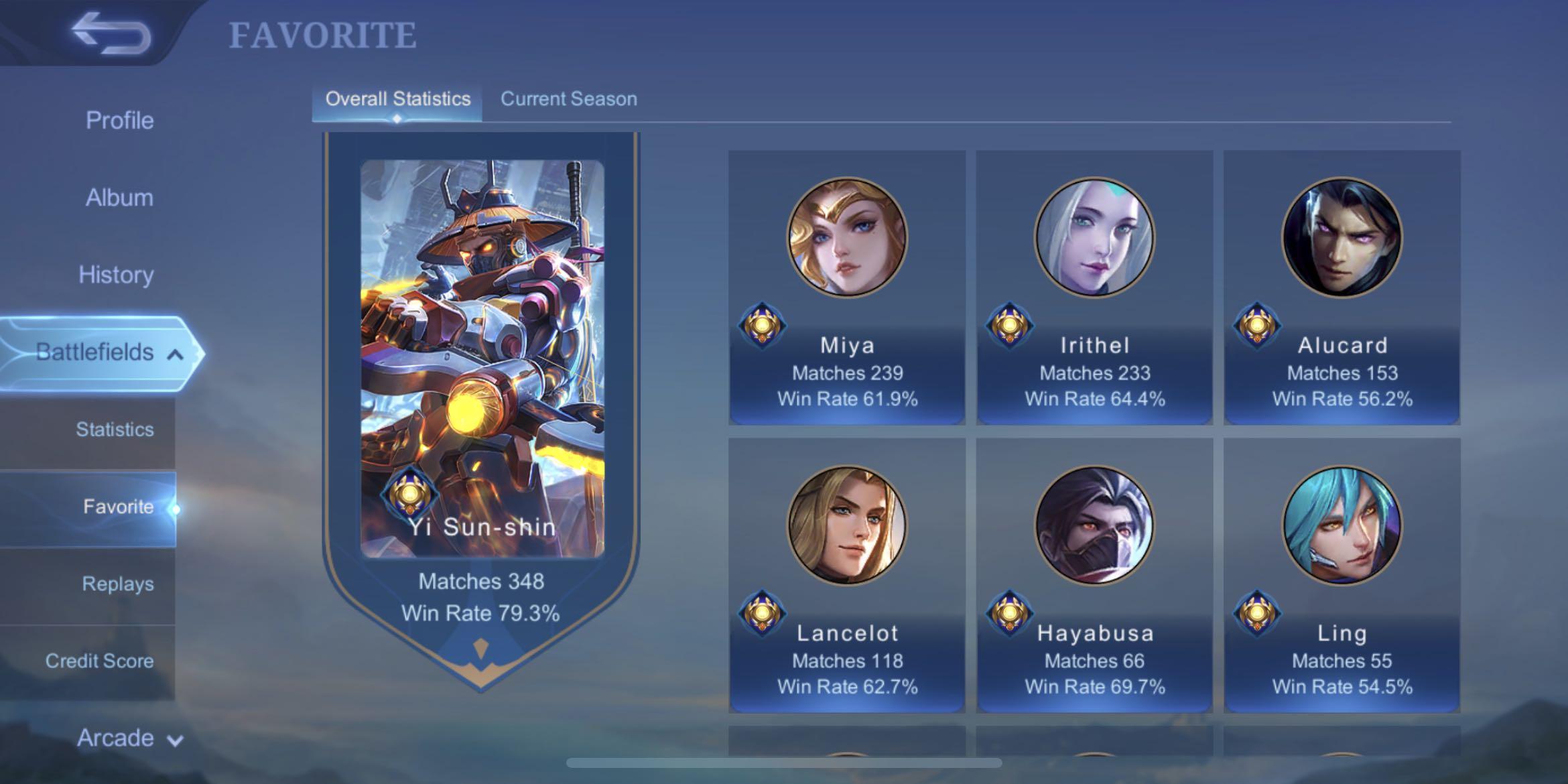1568x784 pixels.
Task: Show the Statistics submenu page
Action: click(114, 430)
